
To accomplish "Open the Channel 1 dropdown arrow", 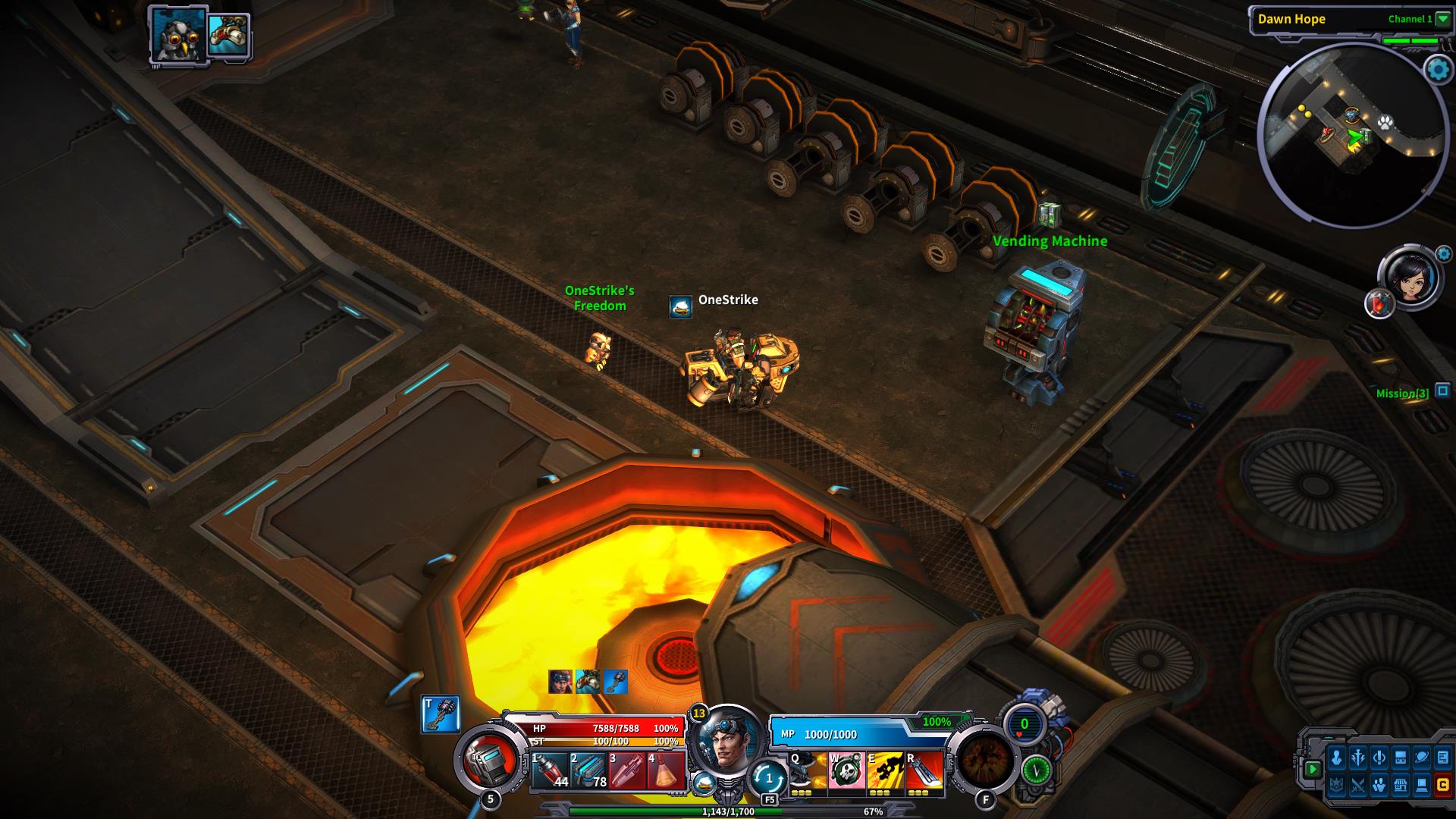I will coord(1442,20).
